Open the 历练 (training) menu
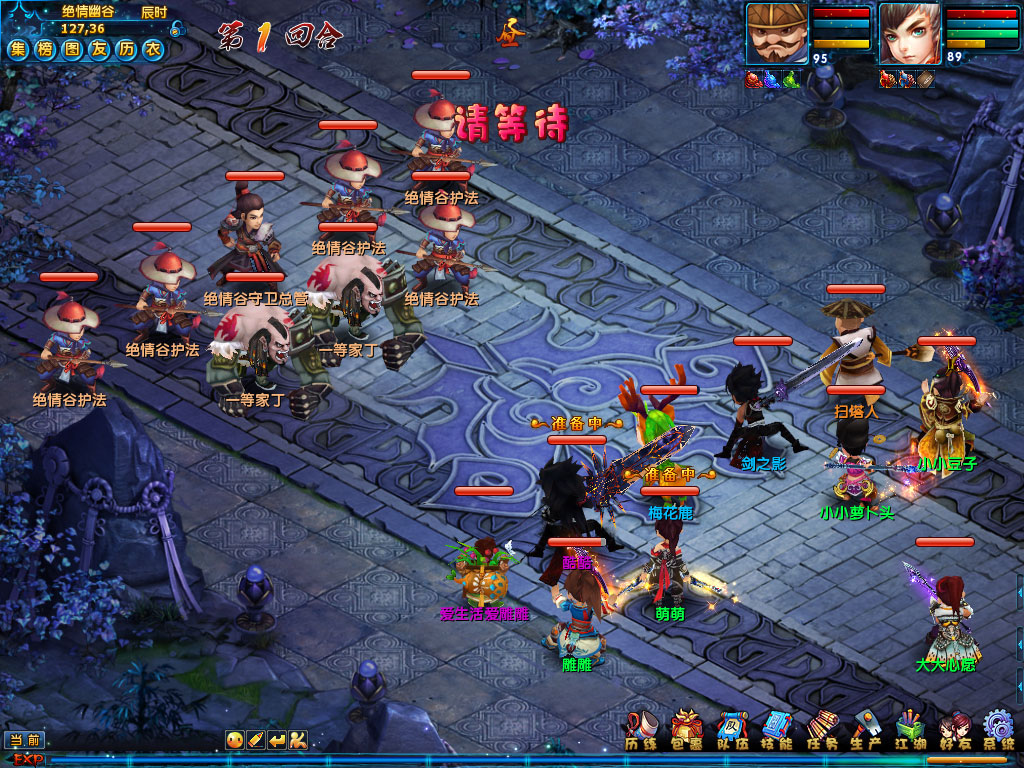This screenshot has height=768, width=1024. 640,729
